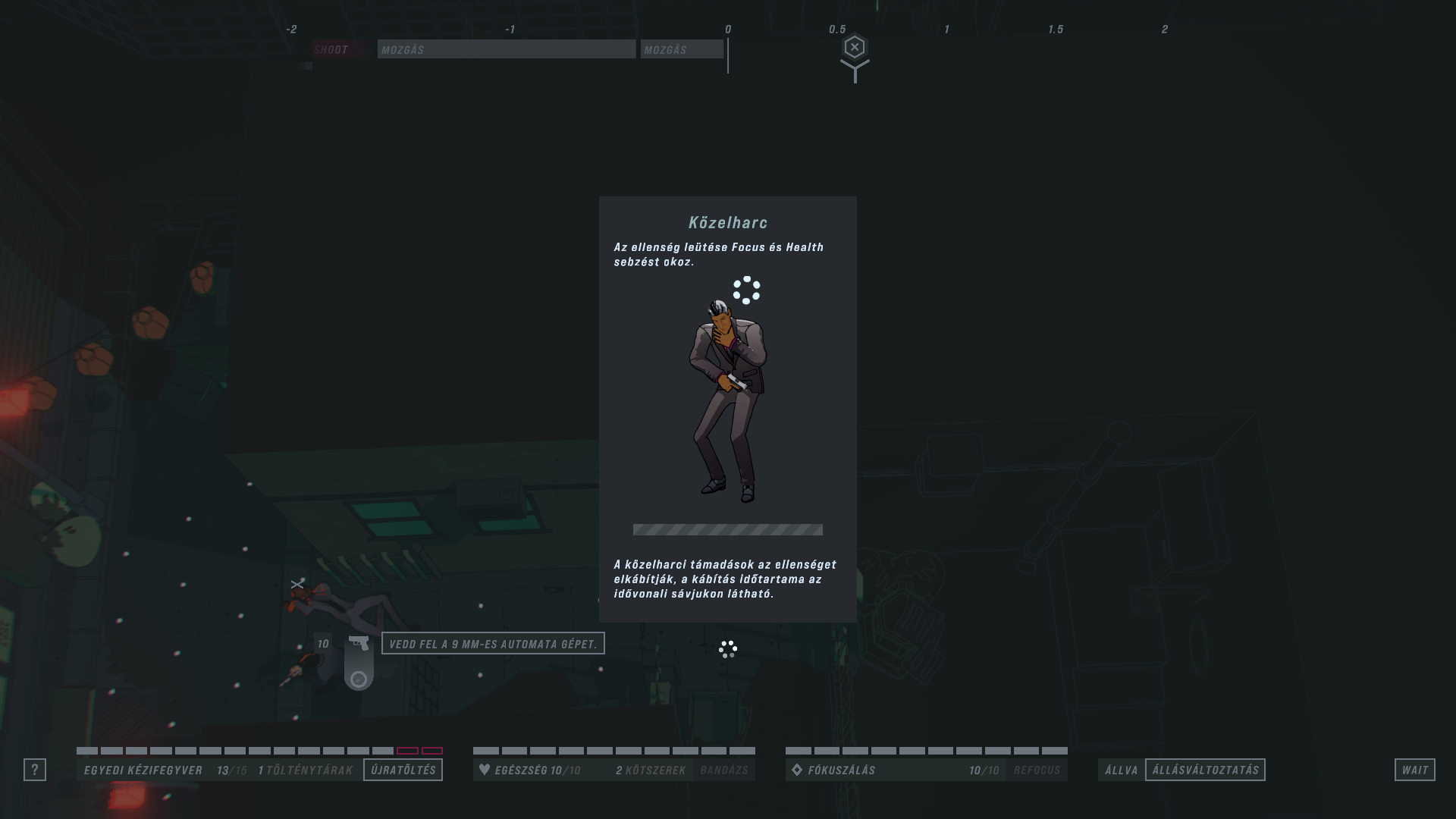The width and height of the screenshot is (1456, 819).
Task: Reload weapon with Újratöltés button
Action: point(403,770)
